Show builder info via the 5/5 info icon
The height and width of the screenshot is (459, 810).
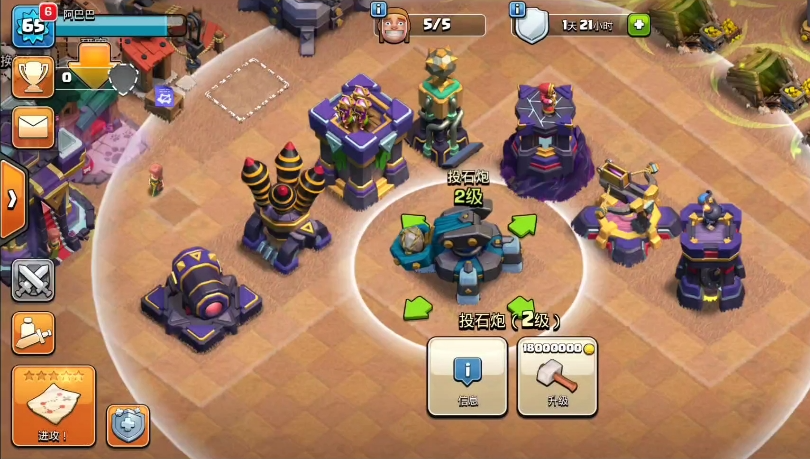coord(379,10)
